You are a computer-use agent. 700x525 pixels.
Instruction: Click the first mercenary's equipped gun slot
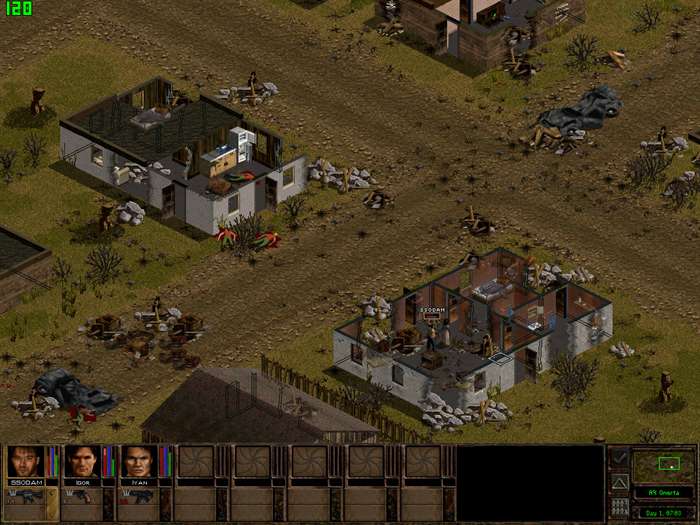click(23, 497)
